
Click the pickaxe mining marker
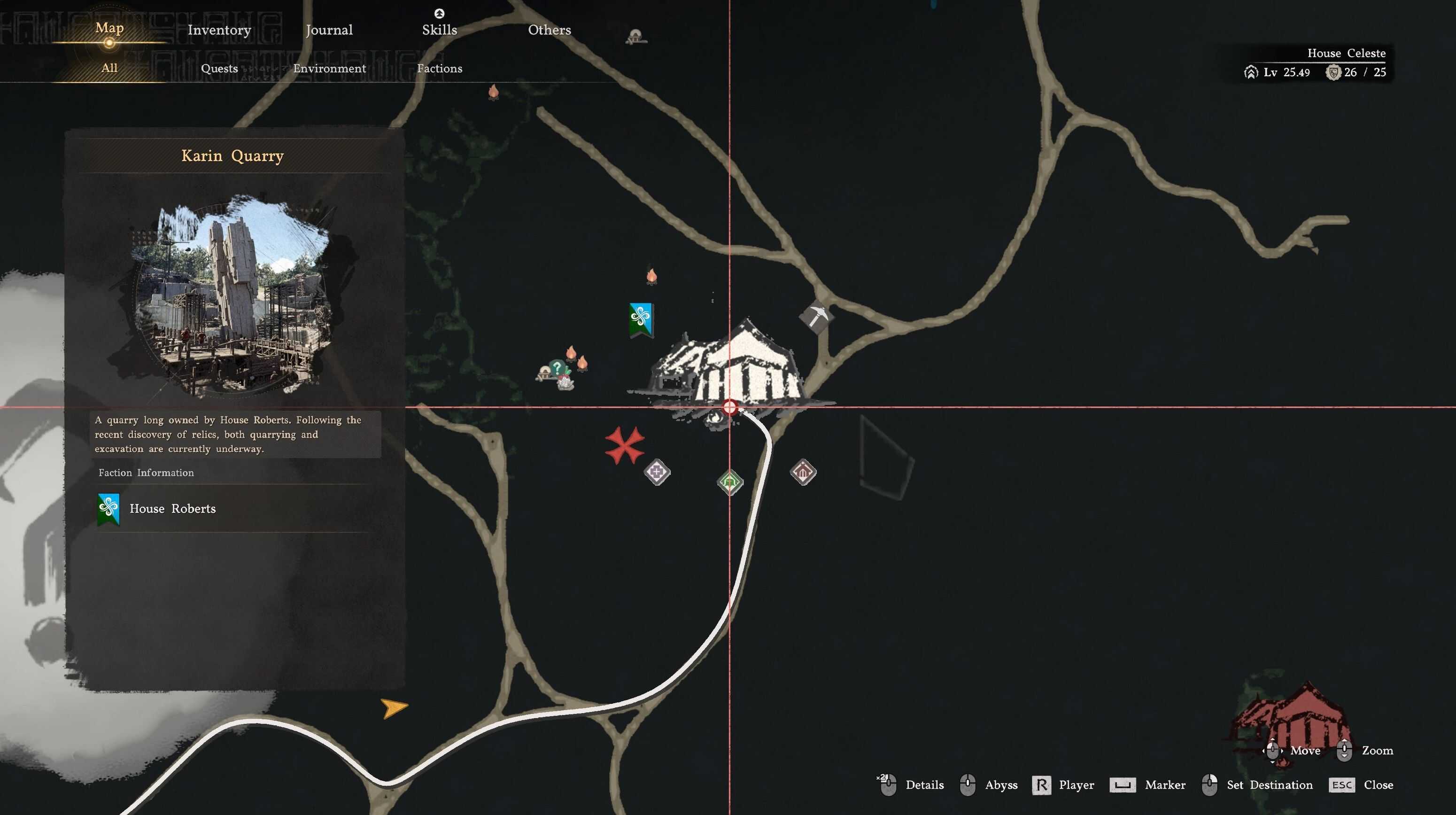pyautogui.click(x=815, y=317)
